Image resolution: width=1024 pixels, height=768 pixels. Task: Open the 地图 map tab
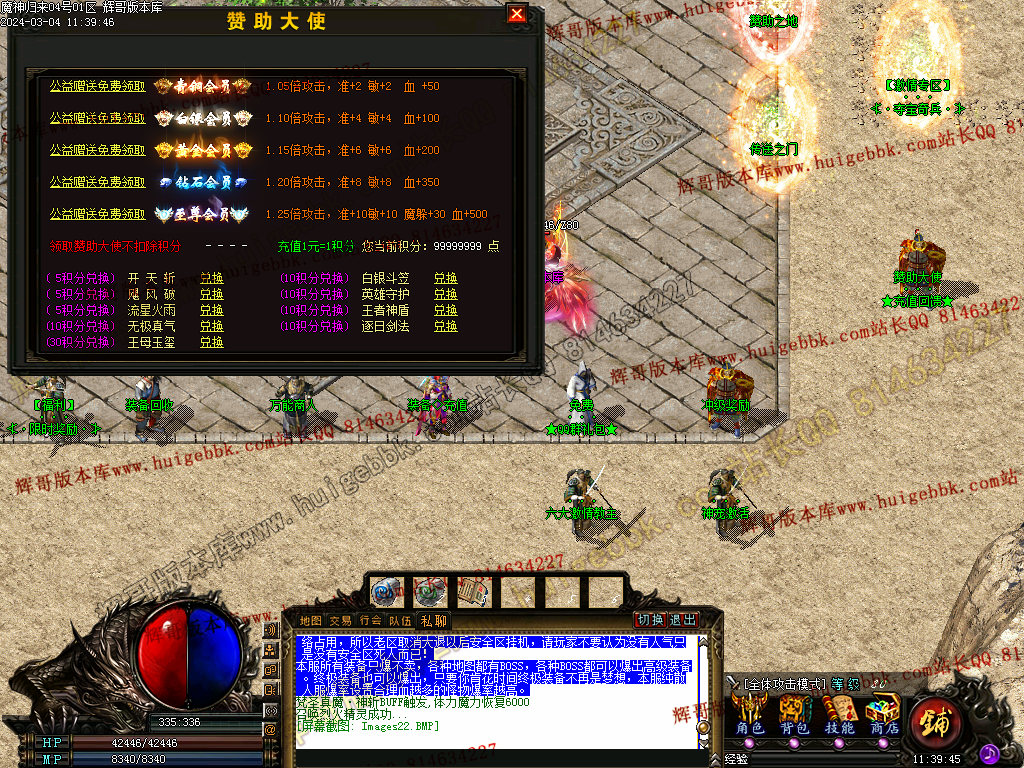coord(311,621)
